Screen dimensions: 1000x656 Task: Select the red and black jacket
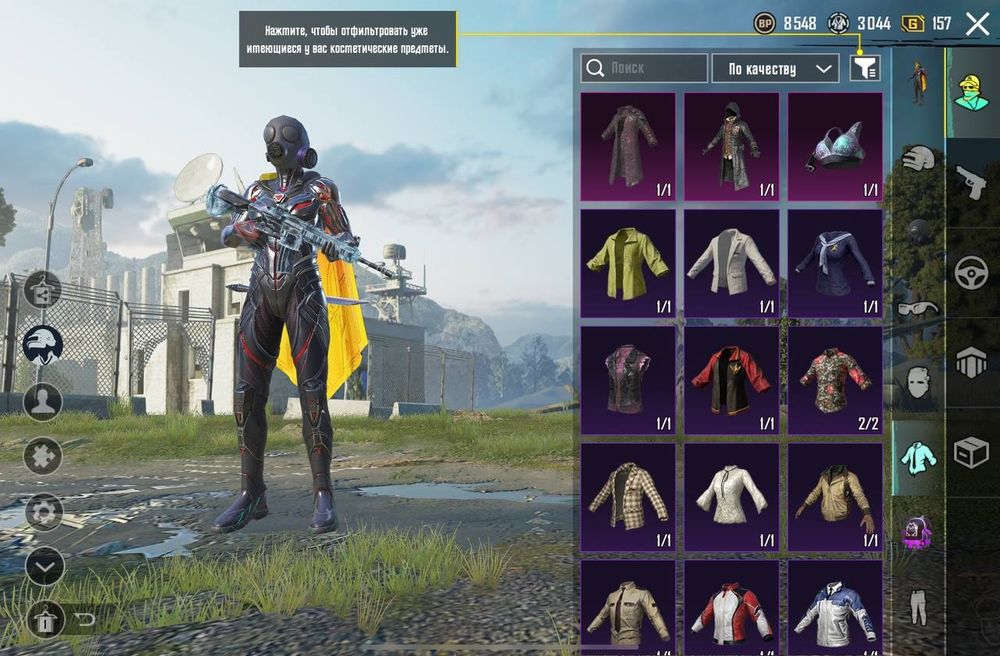coord(731,380)
